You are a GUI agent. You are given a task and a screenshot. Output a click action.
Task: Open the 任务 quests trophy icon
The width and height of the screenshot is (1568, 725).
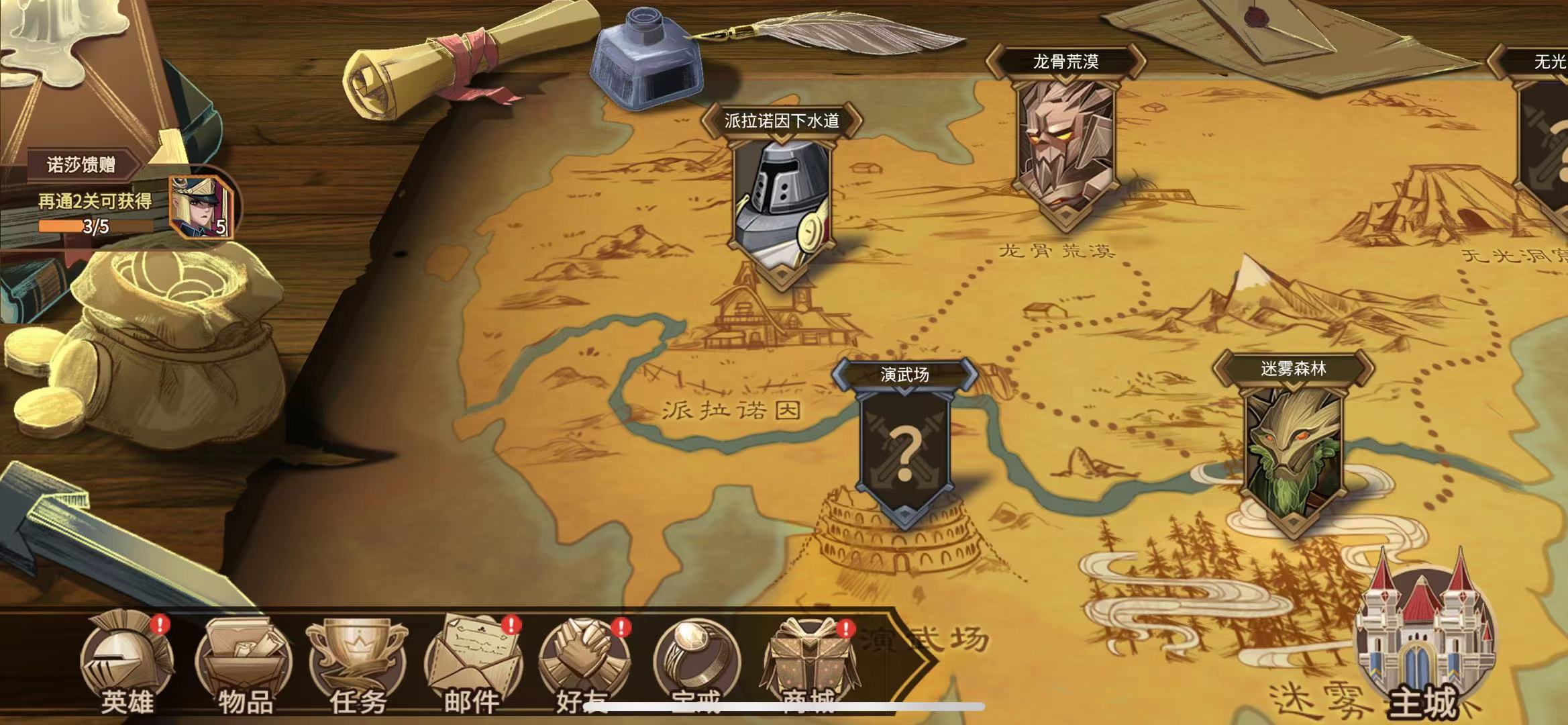pyautogui.click(x=357, y=665)
